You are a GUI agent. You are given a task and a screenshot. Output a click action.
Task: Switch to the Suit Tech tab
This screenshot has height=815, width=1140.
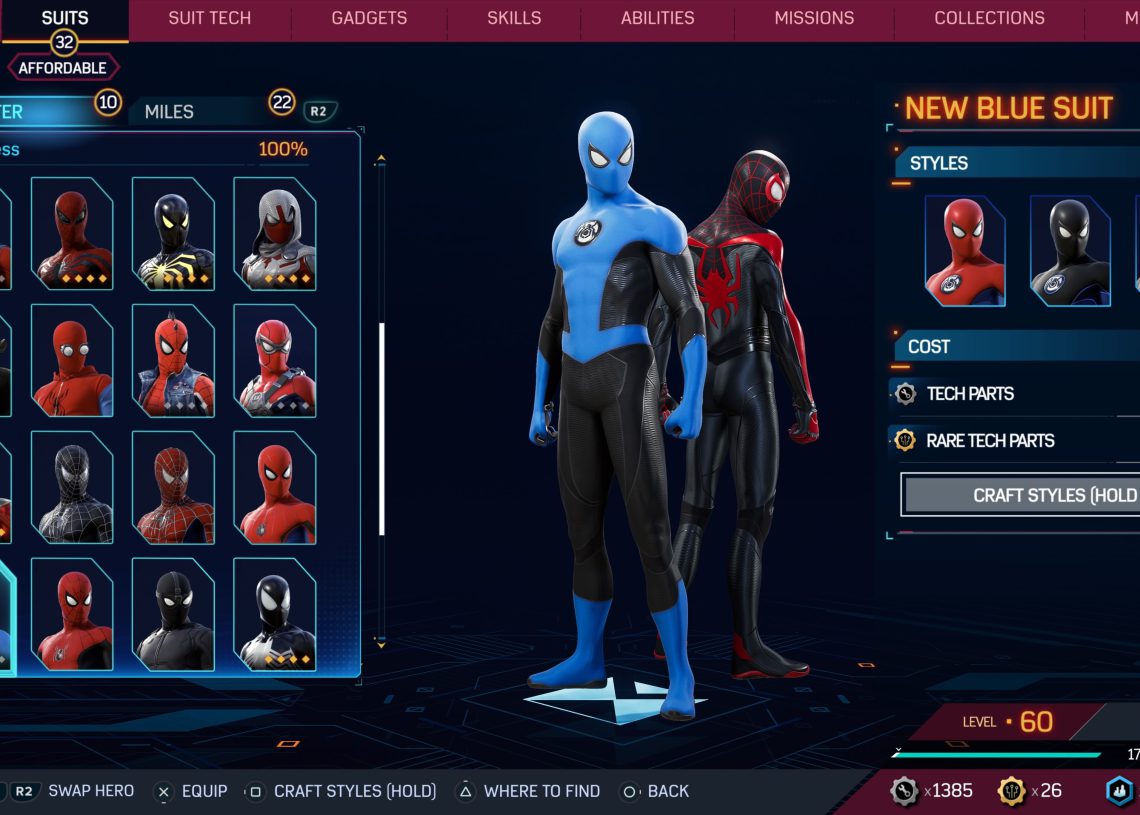tap(209, 18)
